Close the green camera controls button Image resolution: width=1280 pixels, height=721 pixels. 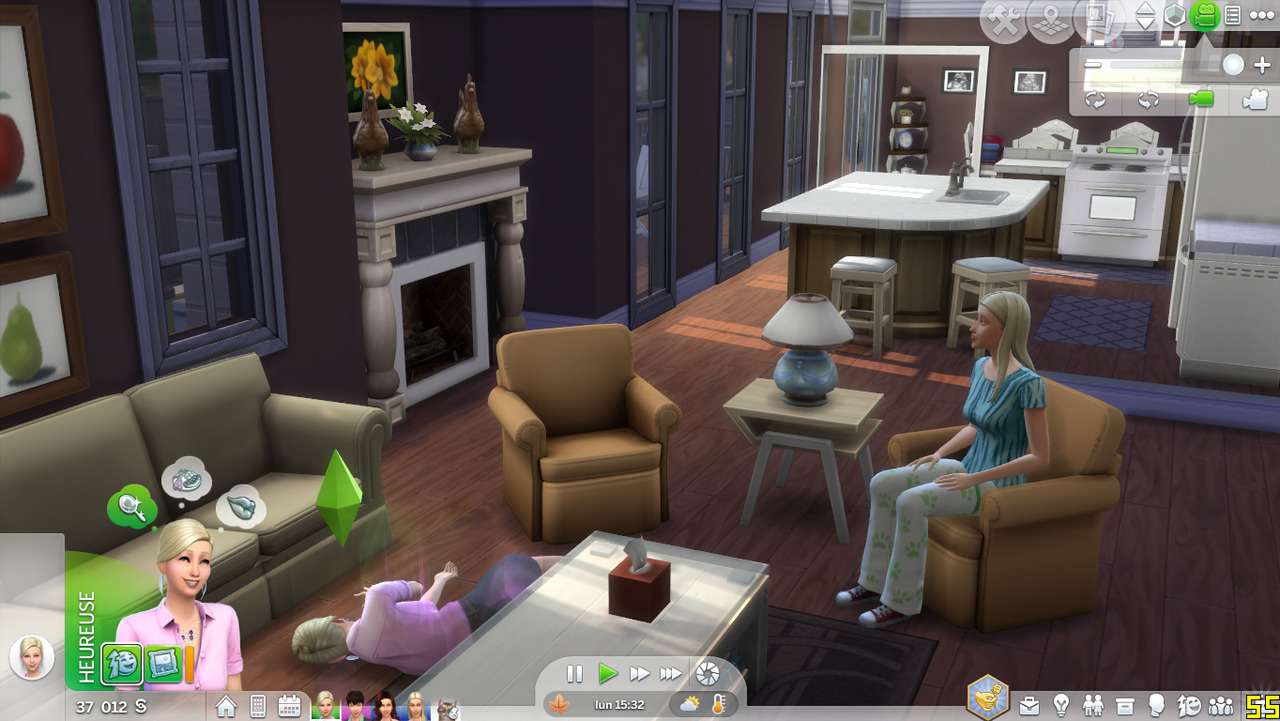point(1204,15)
